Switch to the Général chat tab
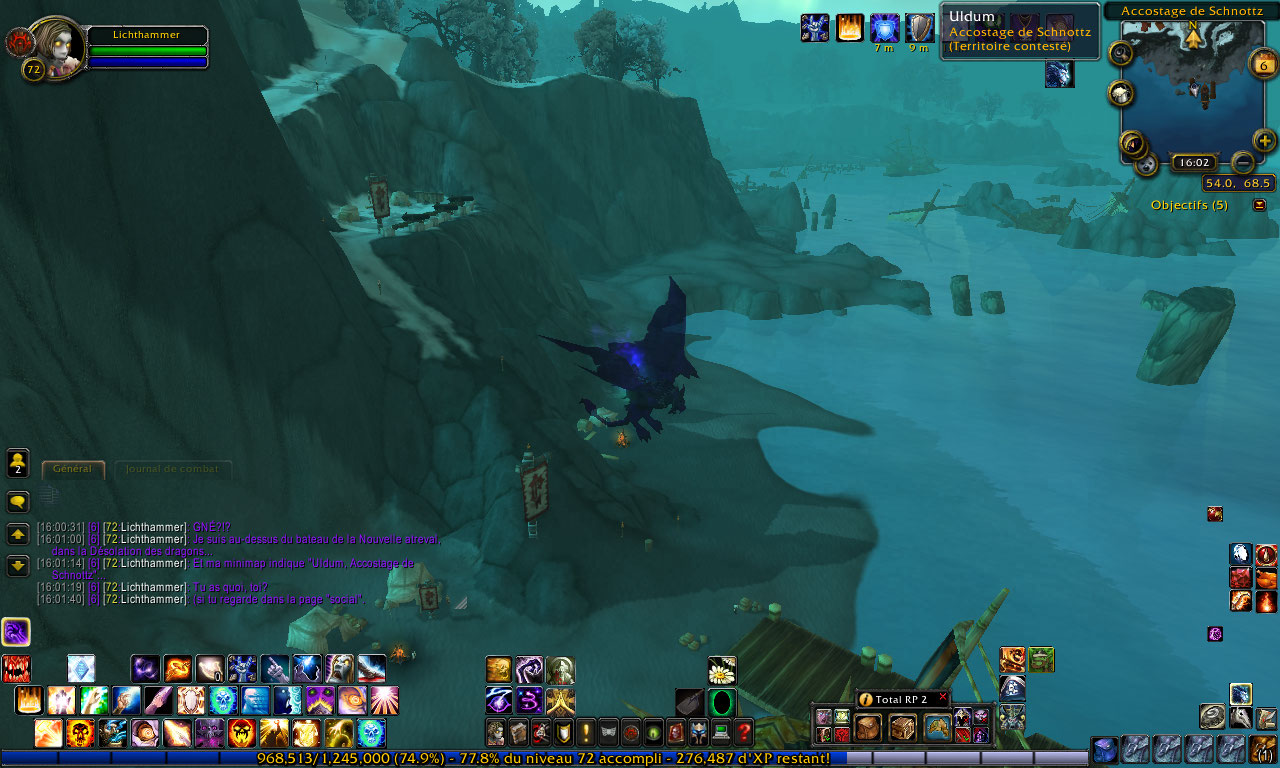Viewport: 1280px width, 768px height. point(73,469)
